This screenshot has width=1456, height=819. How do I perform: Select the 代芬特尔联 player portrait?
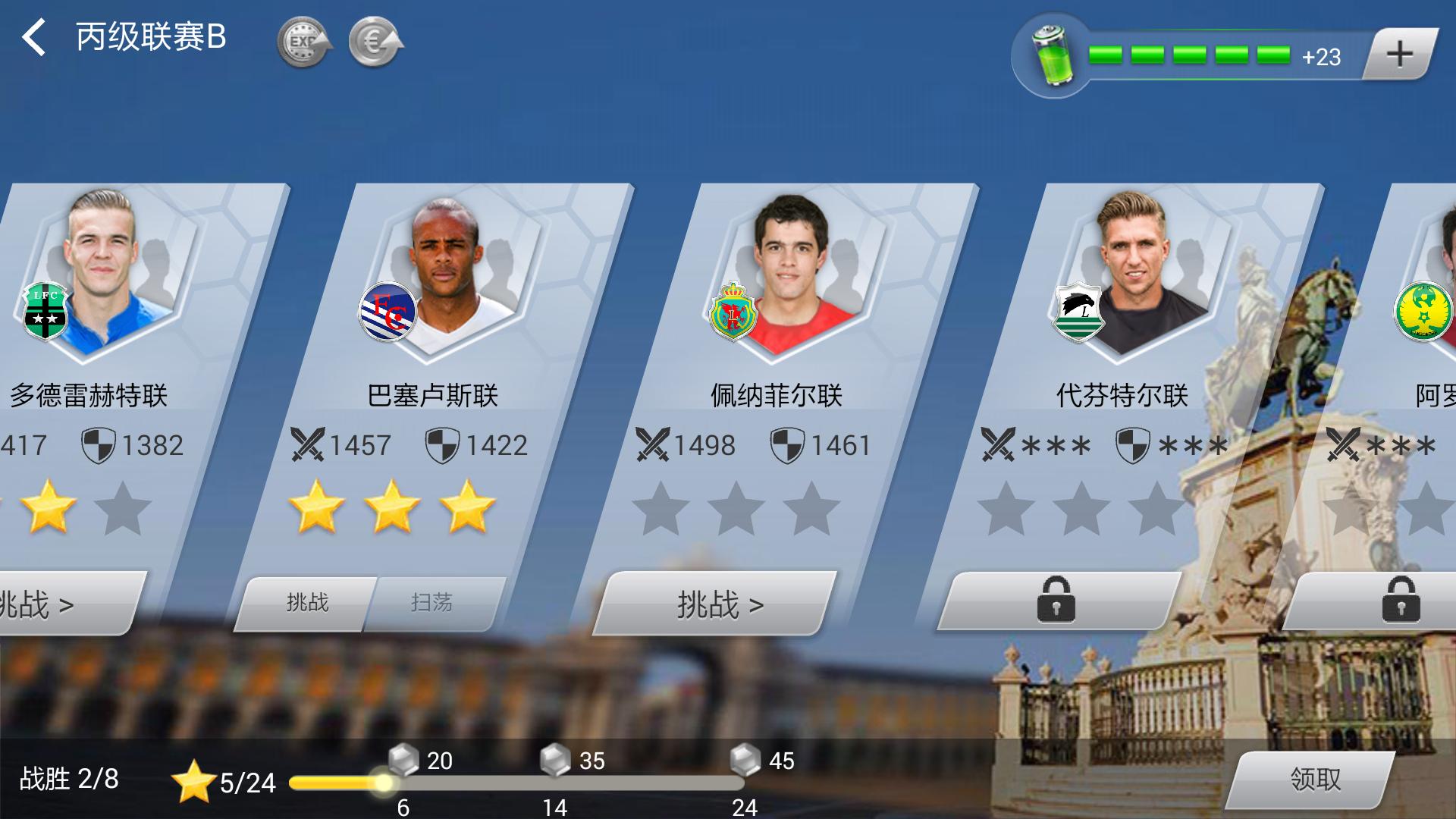[1134, 273]
